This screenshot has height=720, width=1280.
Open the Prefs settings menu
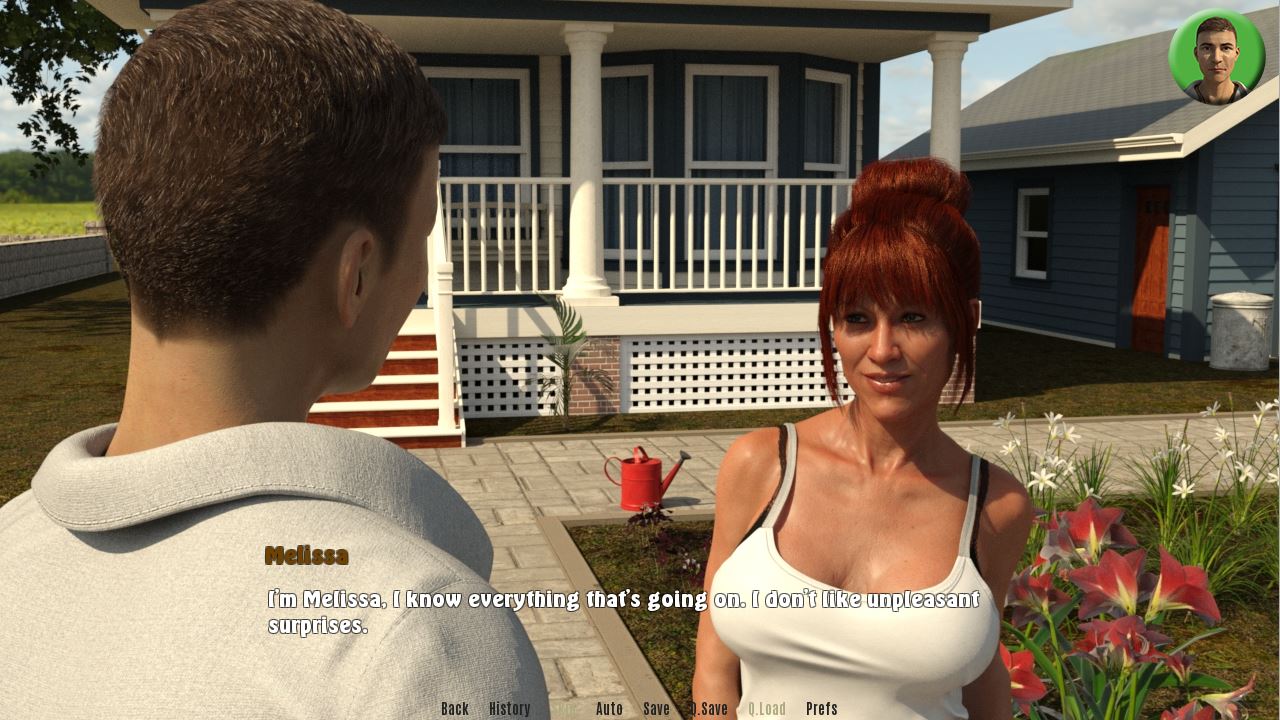pos(821,709)
